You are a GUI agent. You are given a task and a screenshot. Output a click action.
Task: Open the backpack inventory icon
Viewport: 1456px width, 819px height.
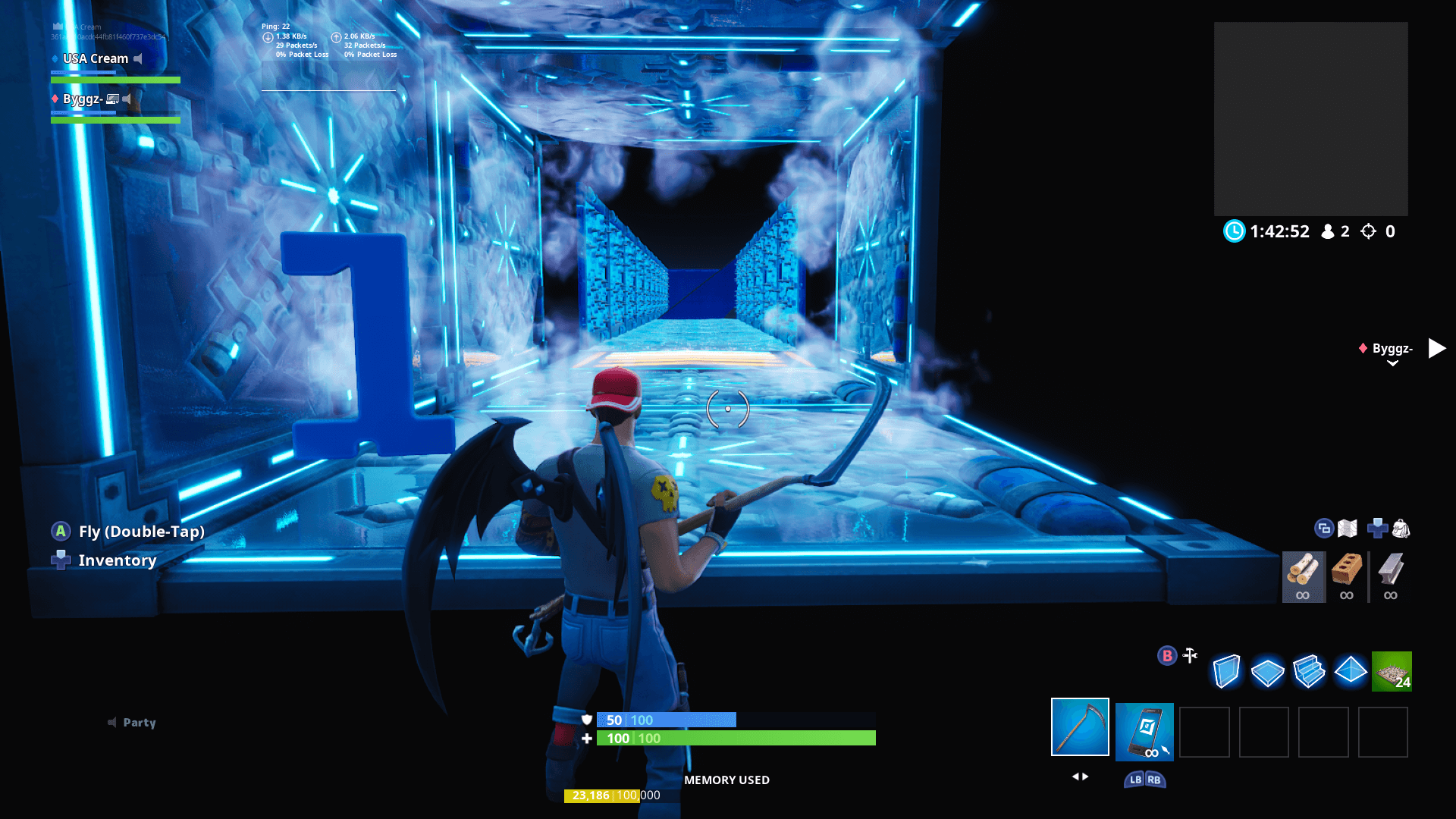coord(1400,529)
